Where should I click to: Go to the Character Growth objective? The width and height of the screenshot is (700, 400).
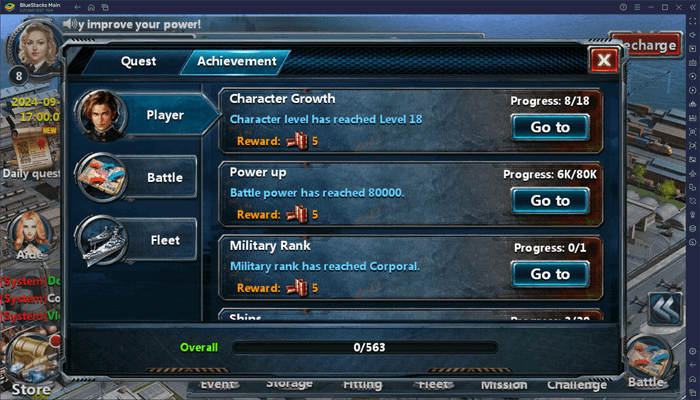point(550,127)
